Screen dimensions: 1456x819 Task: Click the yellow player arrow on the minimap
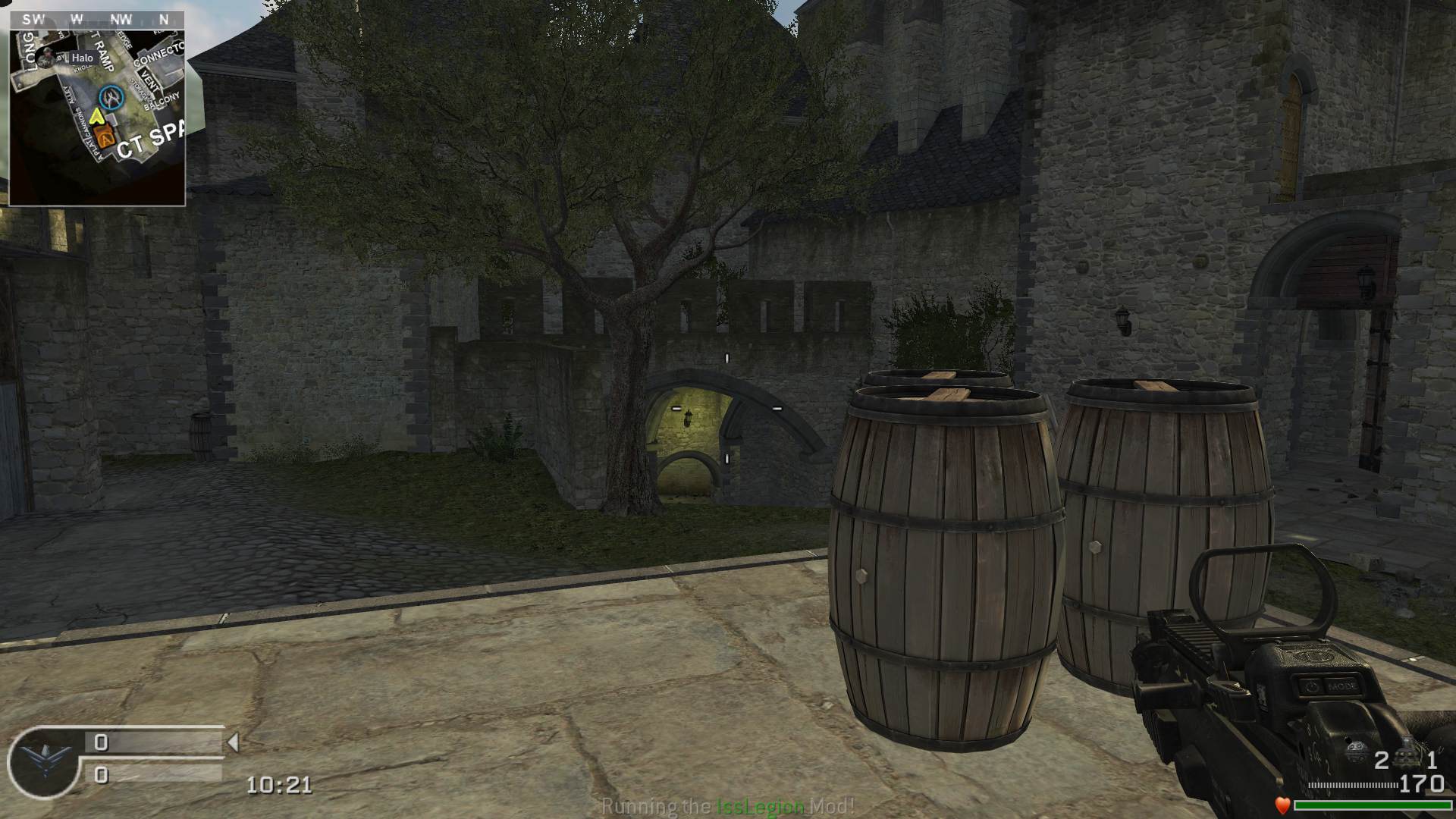coord(97,116)
